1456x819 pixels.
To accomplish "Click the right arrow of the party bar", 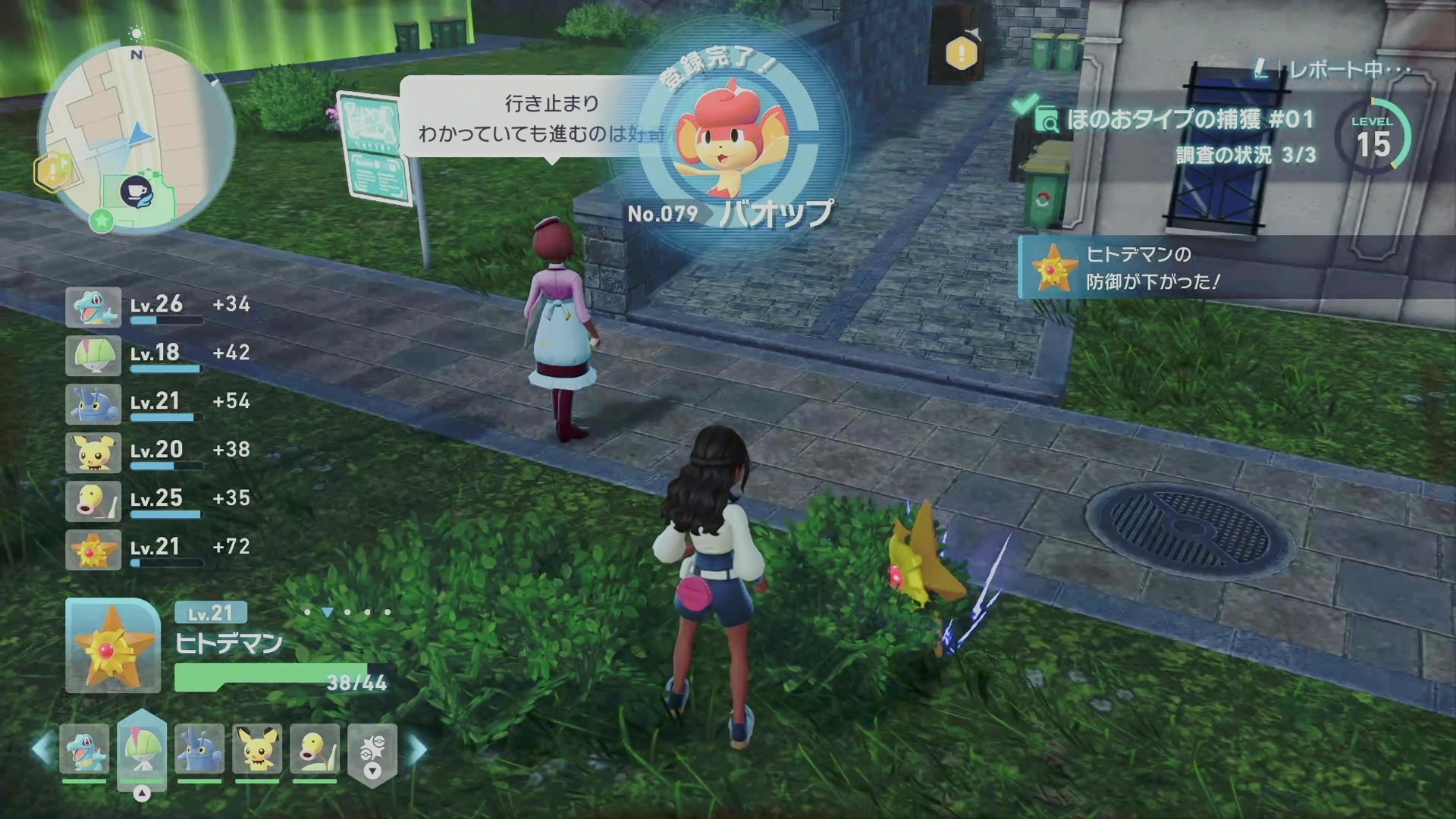I will click(418, 749).
